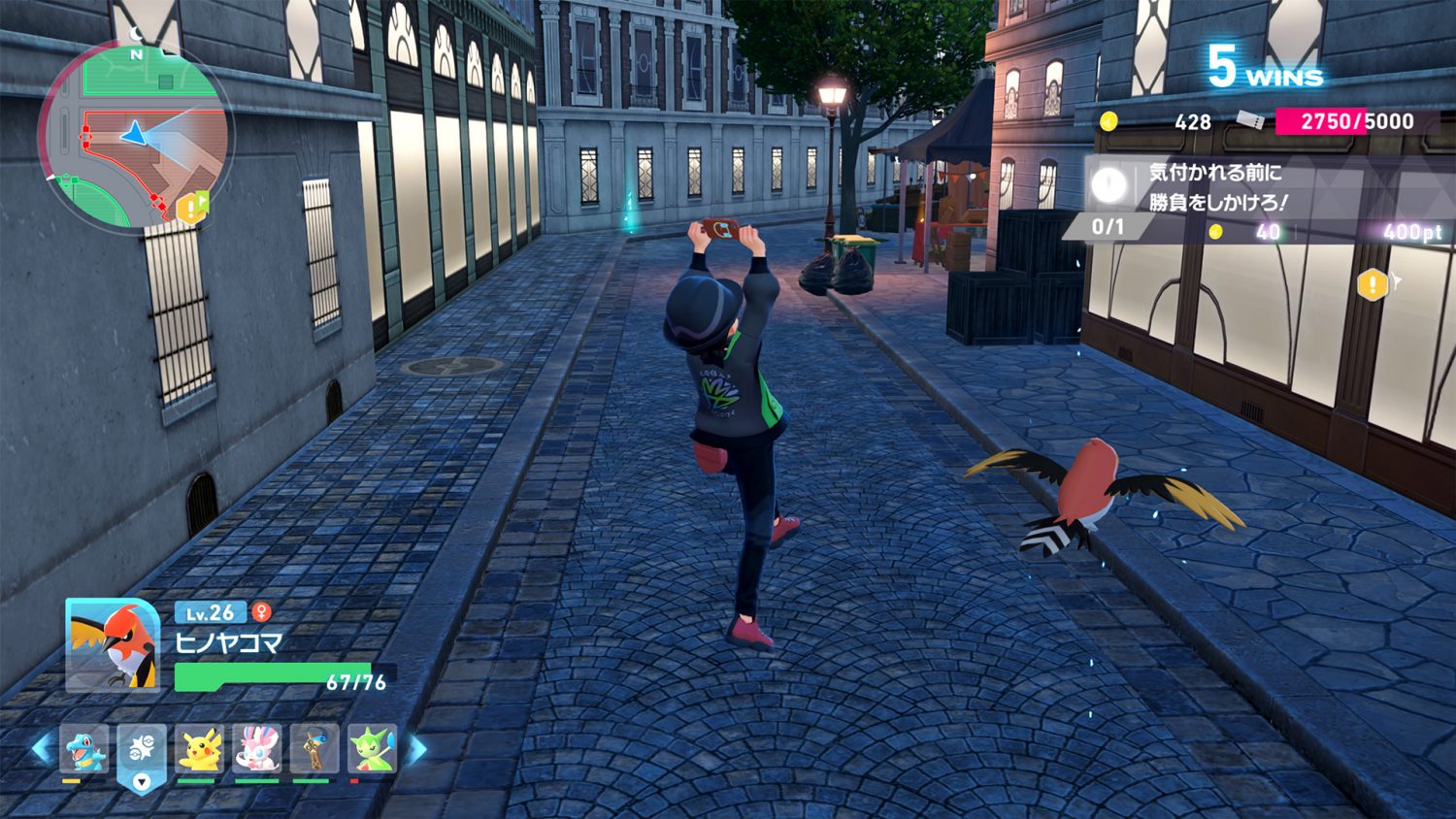This screenshot has width=1456, height=819.
Task: Select the Klefki party slot
Action: click(314, 749)
